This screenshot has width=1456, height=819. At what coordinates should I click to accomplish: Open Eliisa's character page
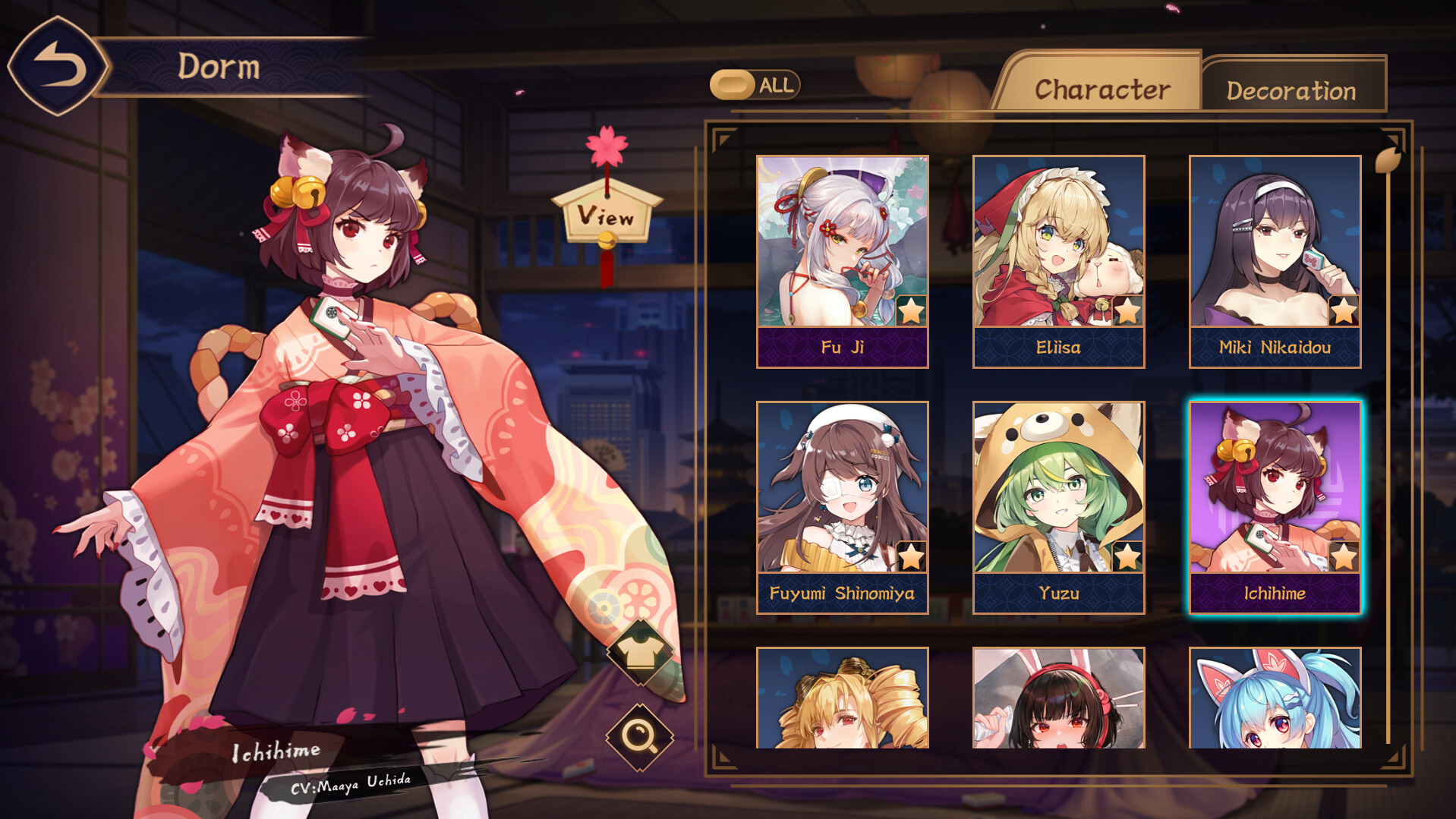[x=1058, y=243]
